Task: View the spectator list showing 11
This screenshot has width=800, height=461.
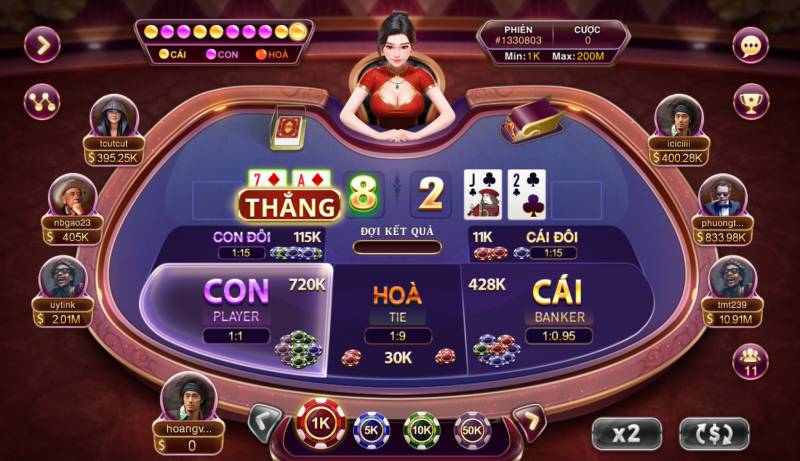Action: point(750,362)
